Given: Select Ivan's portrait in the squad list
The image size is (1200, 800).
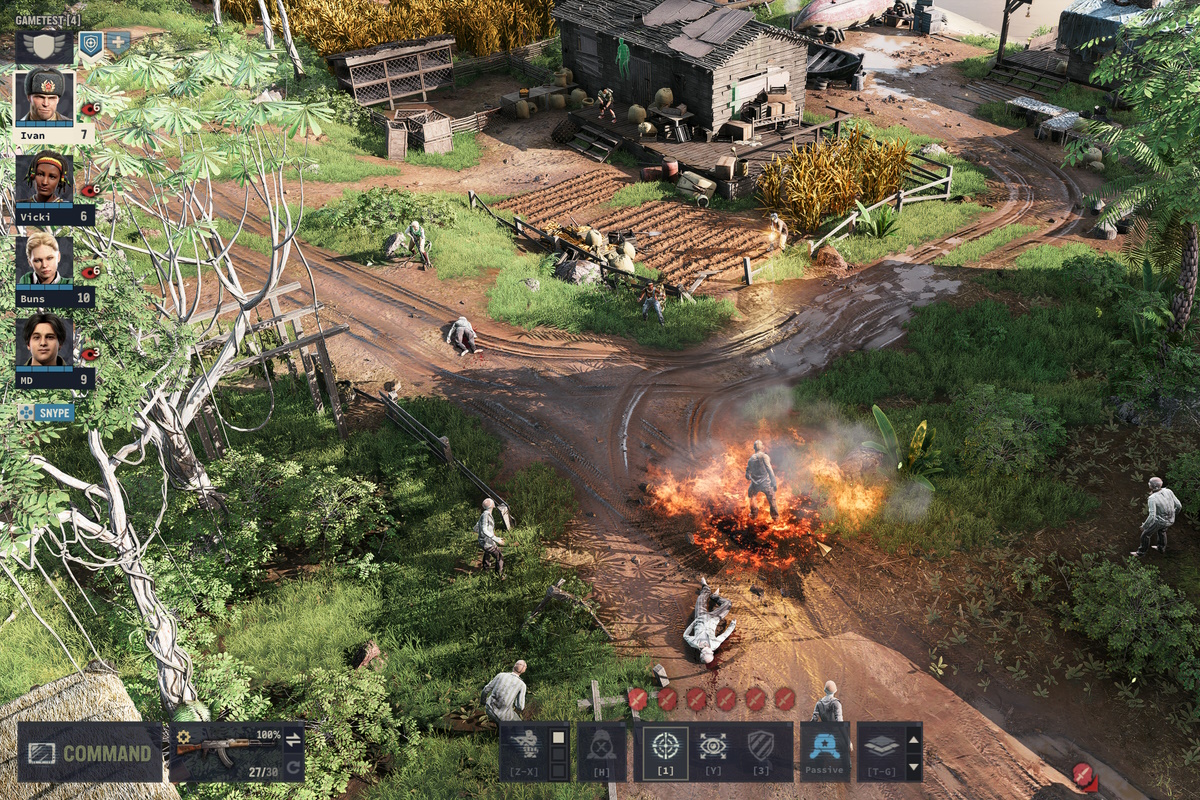Looking at the screenshot, I should tap(45, 97).
